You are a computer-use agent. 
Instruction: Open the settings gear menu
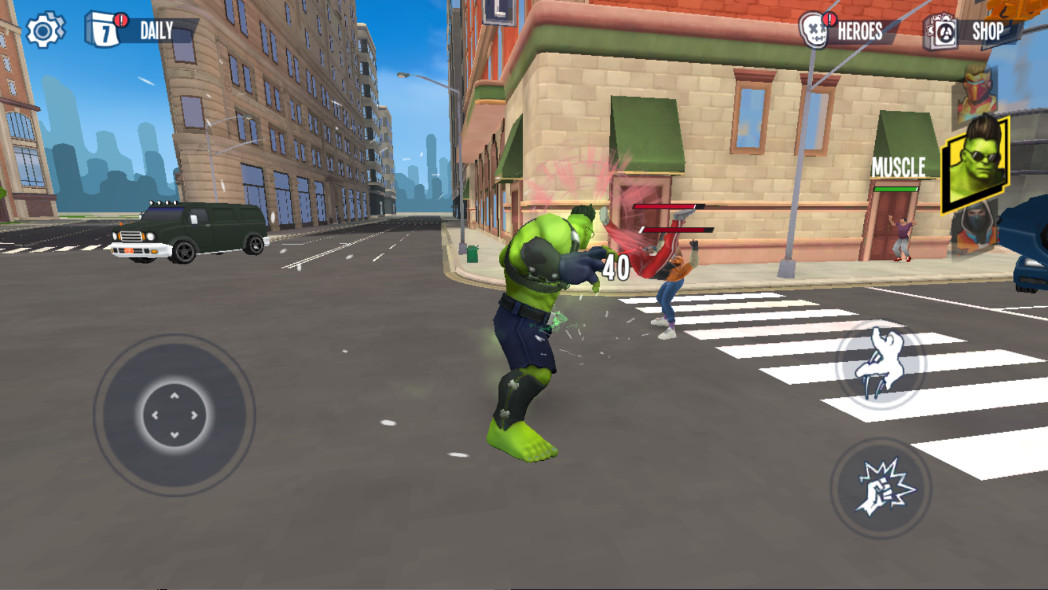point(44,30)
